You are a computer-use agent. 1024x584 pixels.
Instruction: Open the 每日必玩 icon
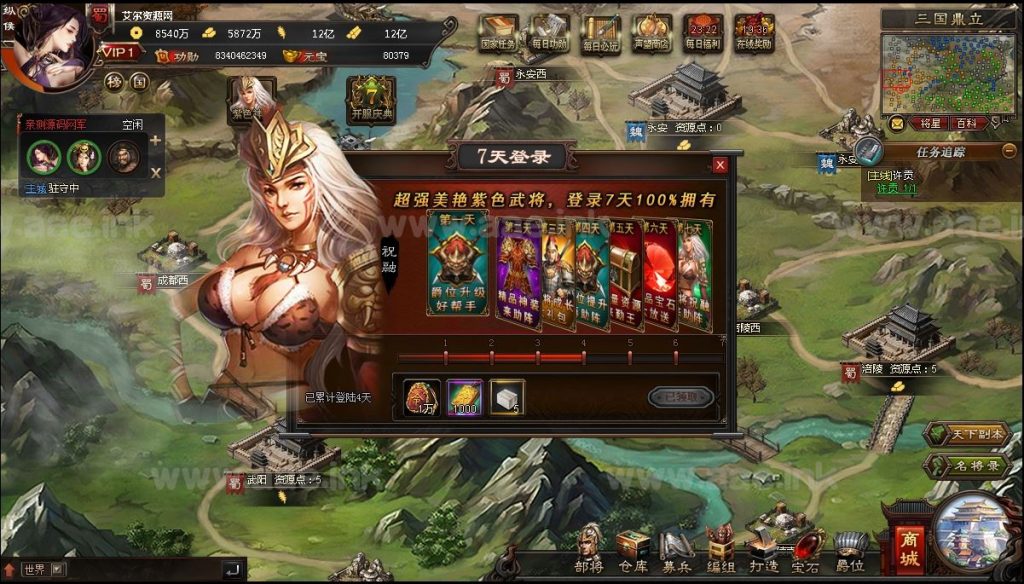coord(599,32)
